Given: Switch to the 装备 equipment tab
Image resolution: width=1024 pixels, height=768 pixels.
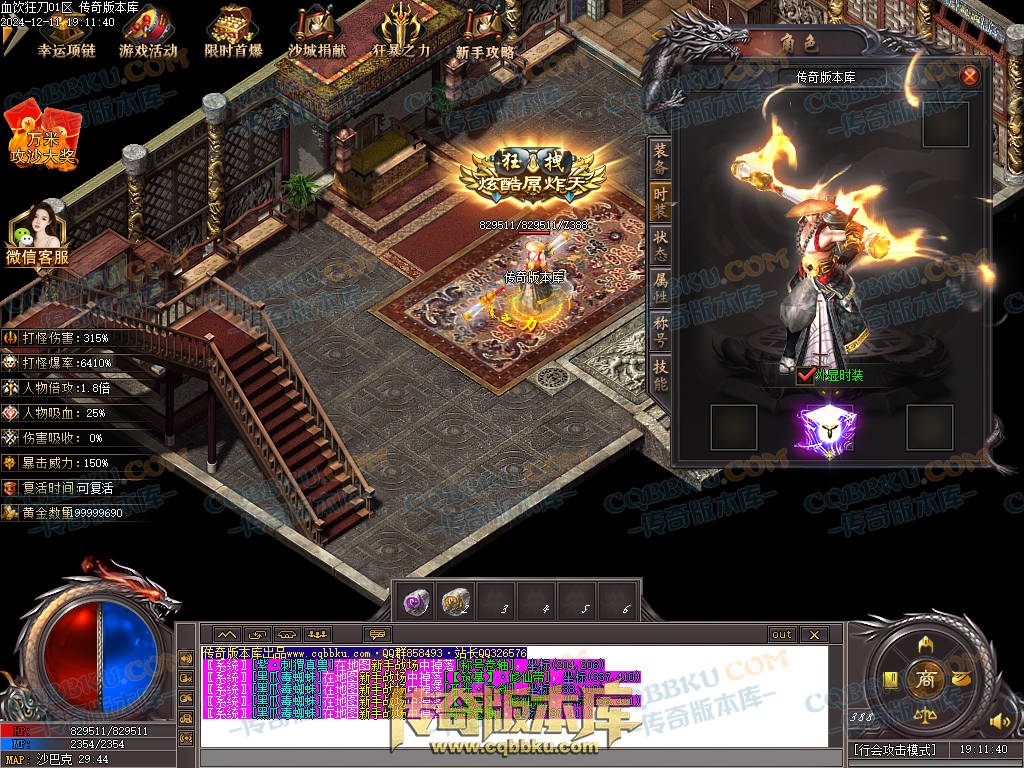Looking at the screenshot, I should [660, 160].
